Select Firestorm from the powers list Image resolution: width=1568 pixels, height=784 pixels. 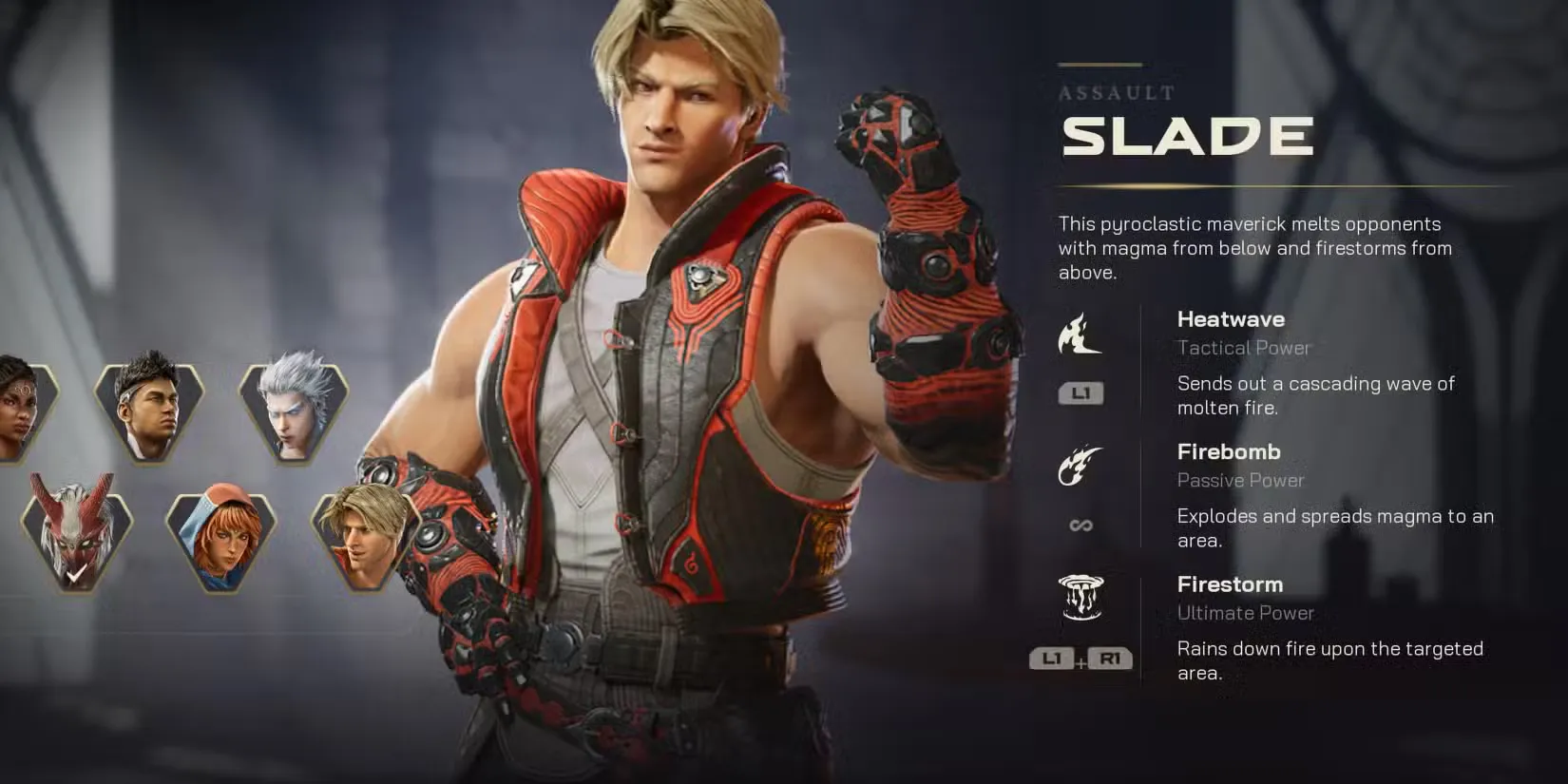1230,583
